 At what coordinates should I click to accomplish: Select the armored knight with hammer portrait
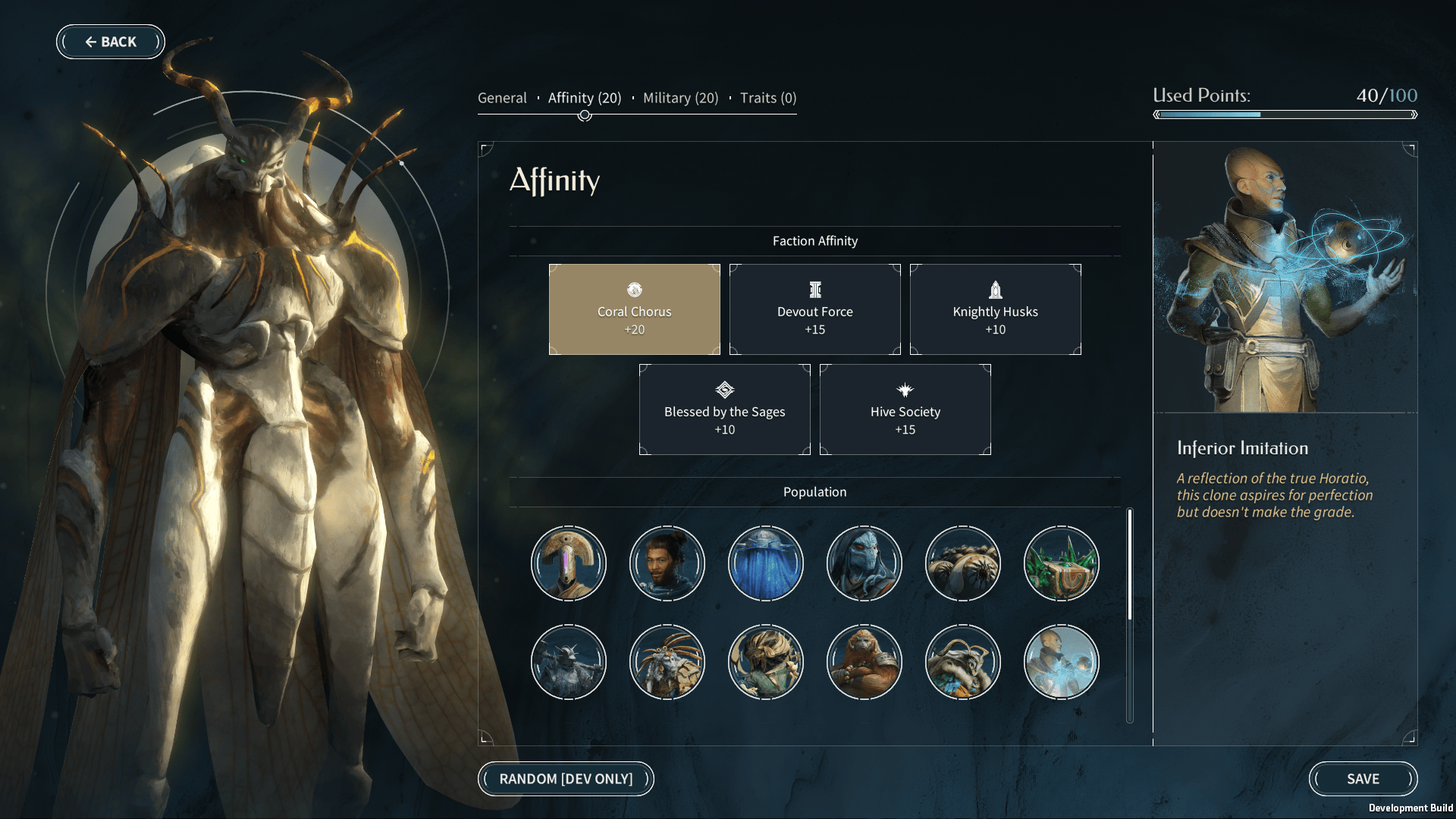point(569,662)
